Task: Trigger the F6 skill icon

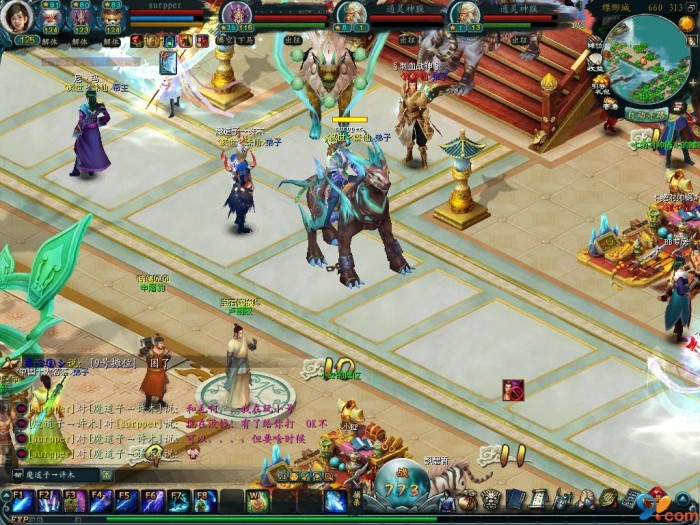Action: 152,499
